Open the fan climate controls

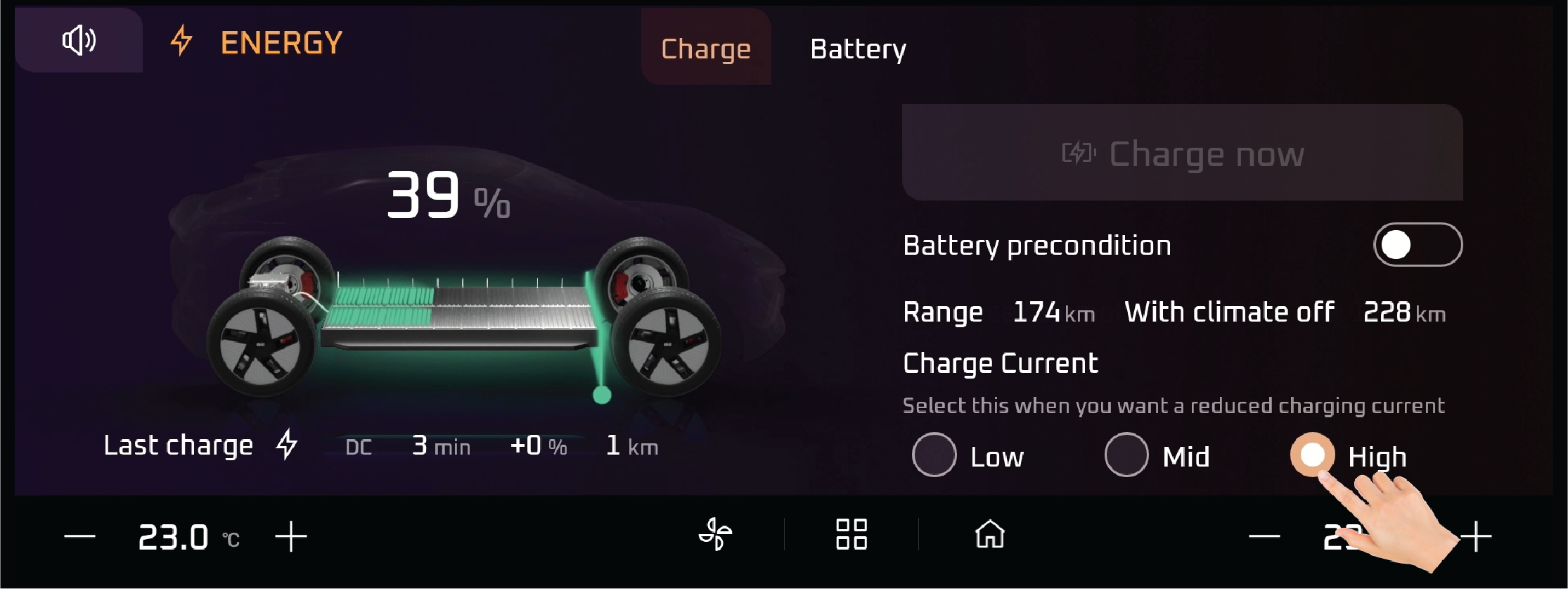coord(715,534)
